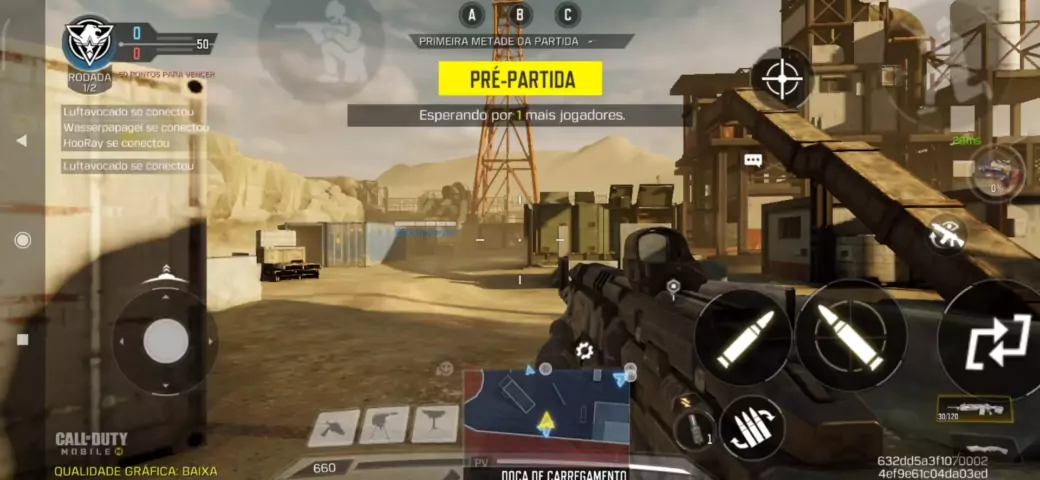Tap the virtual movement joystick

coord(165,341)
